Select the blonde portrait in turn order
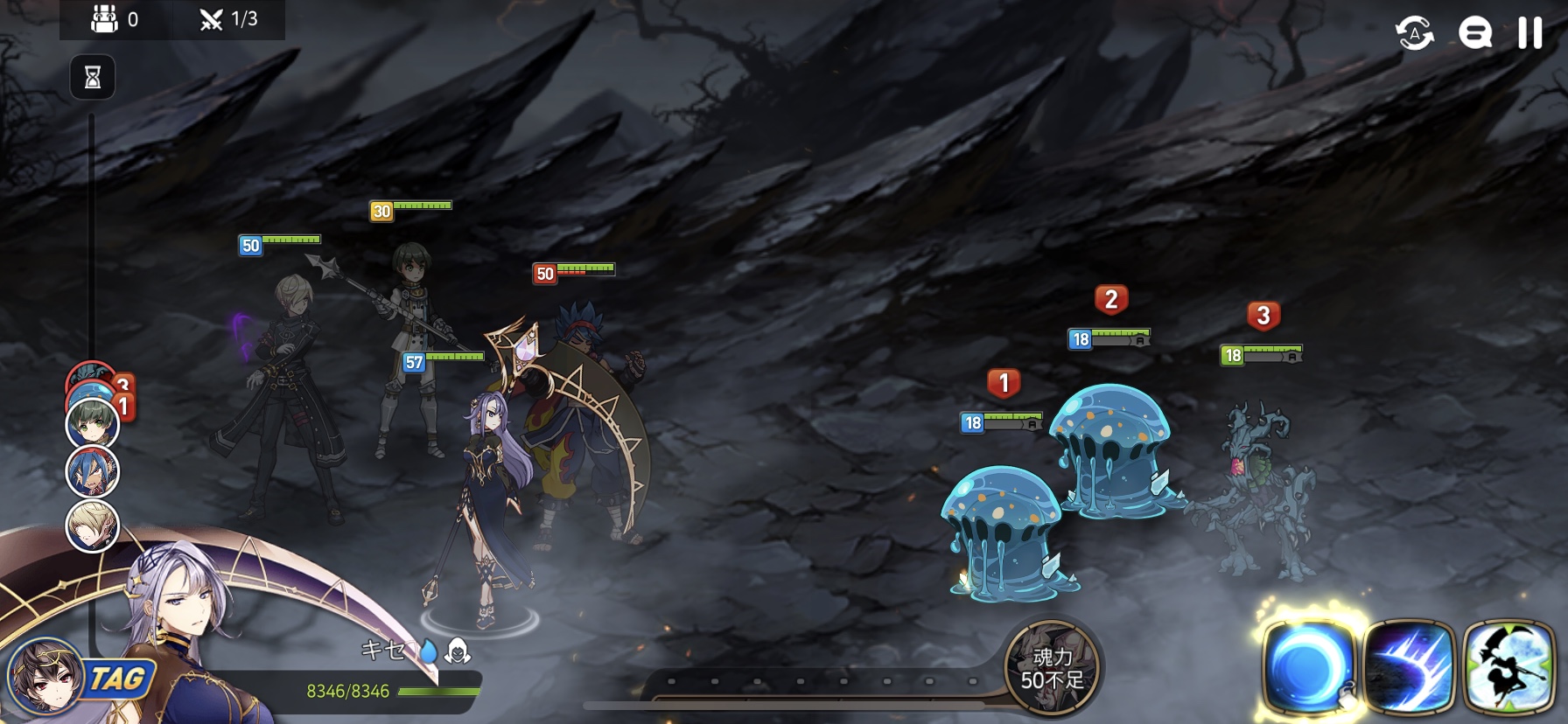Viewport: 1568px width, 724px height. [x=93, y=526]
